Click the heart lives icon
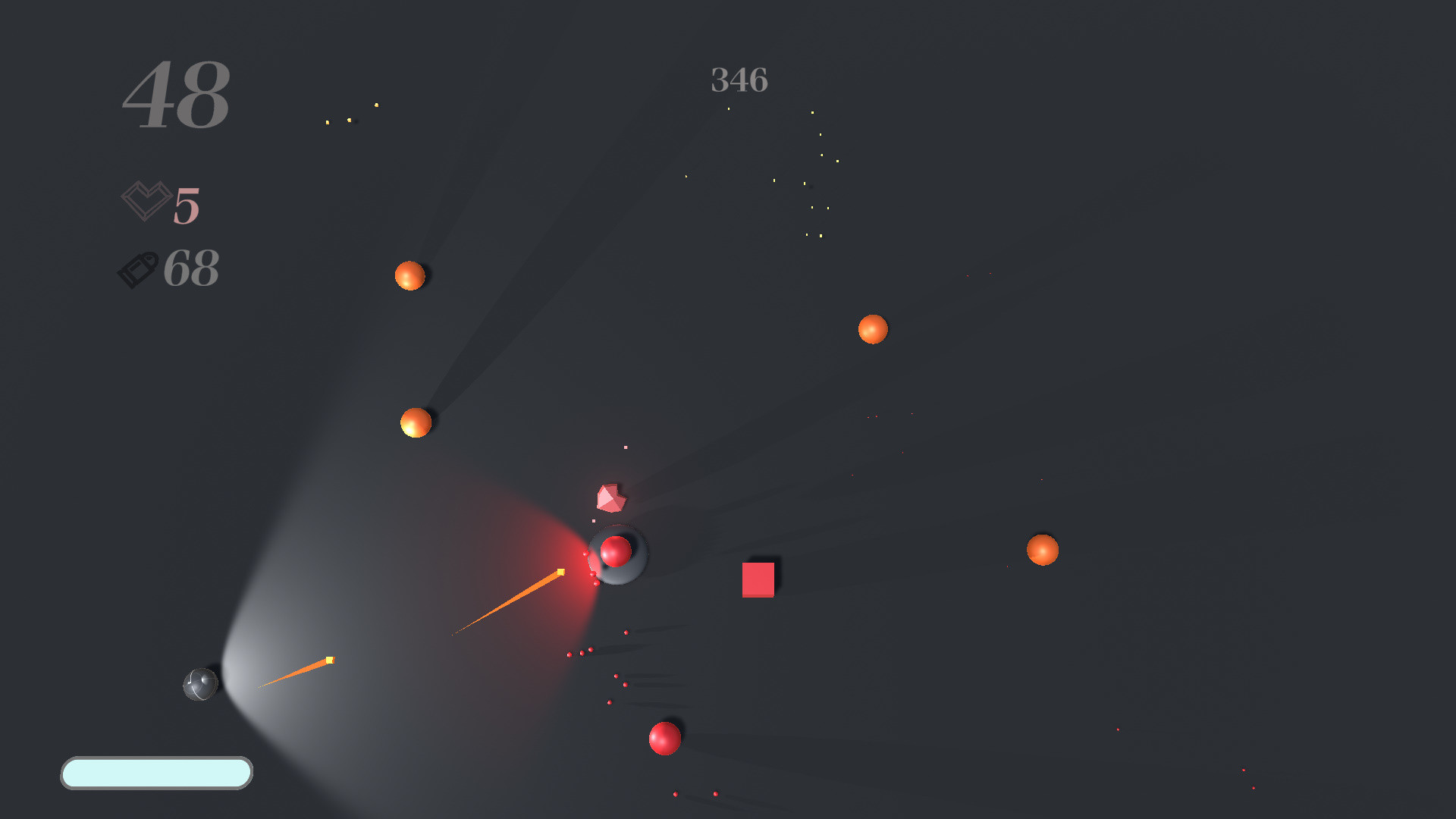The height and width of the screenshot is (819, 1456). point(146,201)
